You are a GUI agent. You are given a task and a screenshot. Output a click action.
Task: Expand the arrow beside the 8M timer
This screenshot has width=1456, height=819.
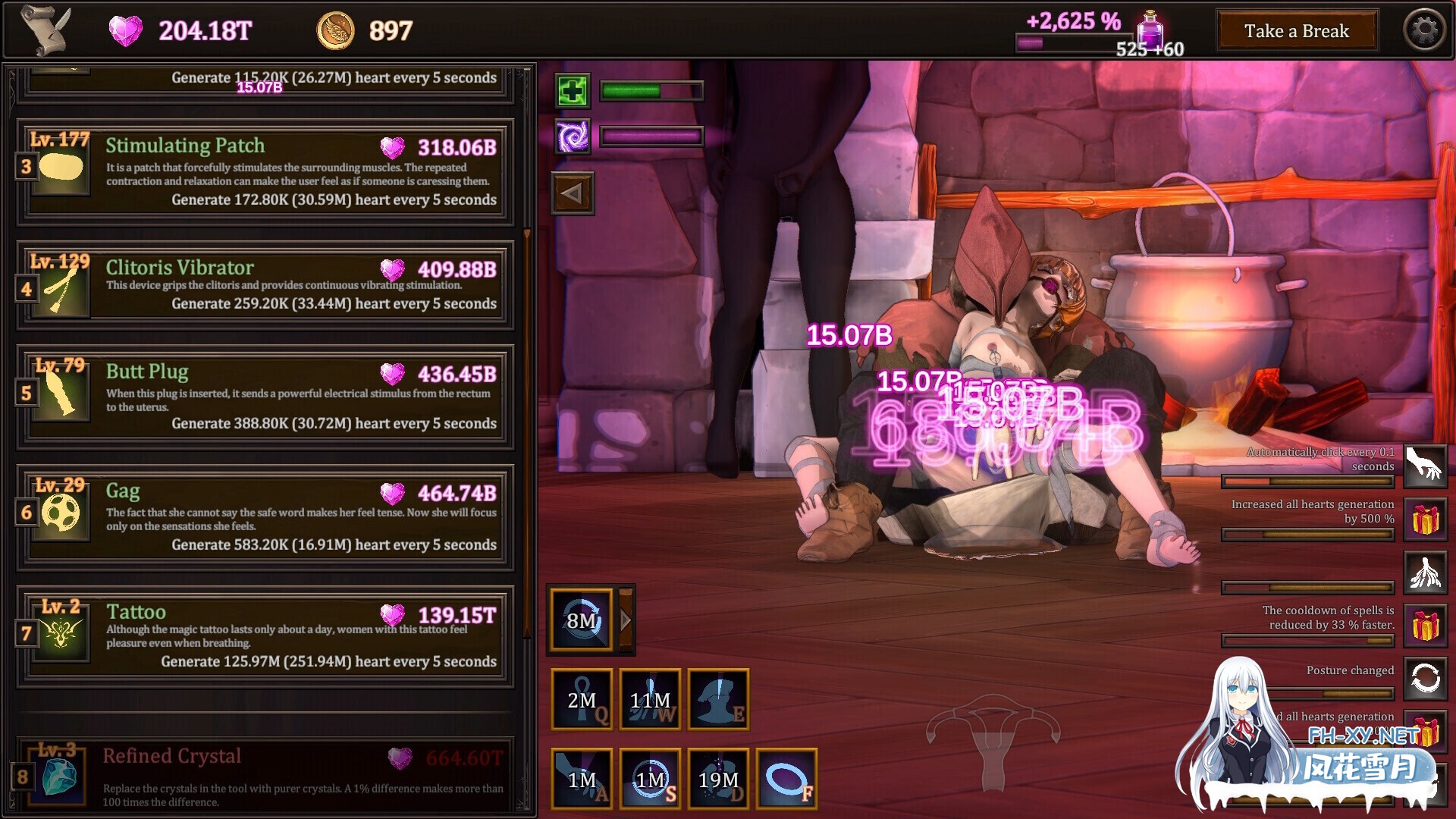tap(625, 619)
